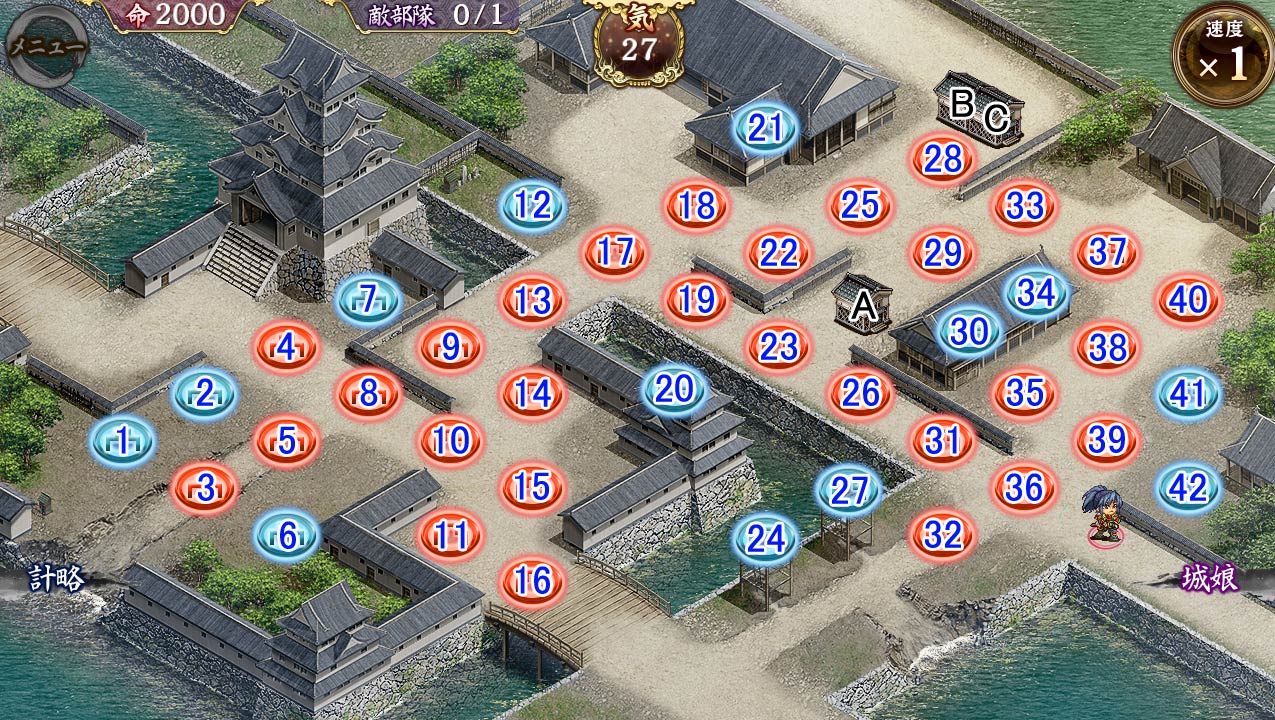Select red placement tile 16

(533, 581)
